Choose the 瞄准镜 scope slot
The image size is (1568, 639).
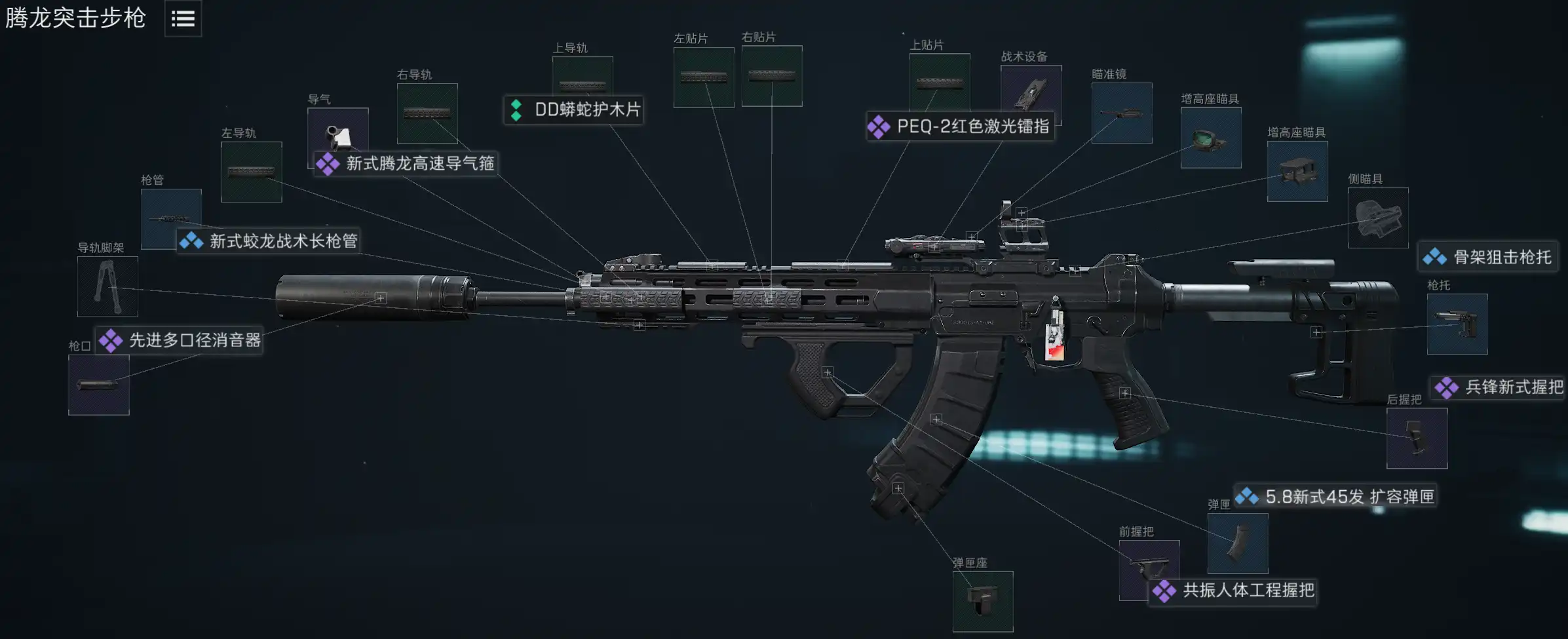pos(1122,113)
